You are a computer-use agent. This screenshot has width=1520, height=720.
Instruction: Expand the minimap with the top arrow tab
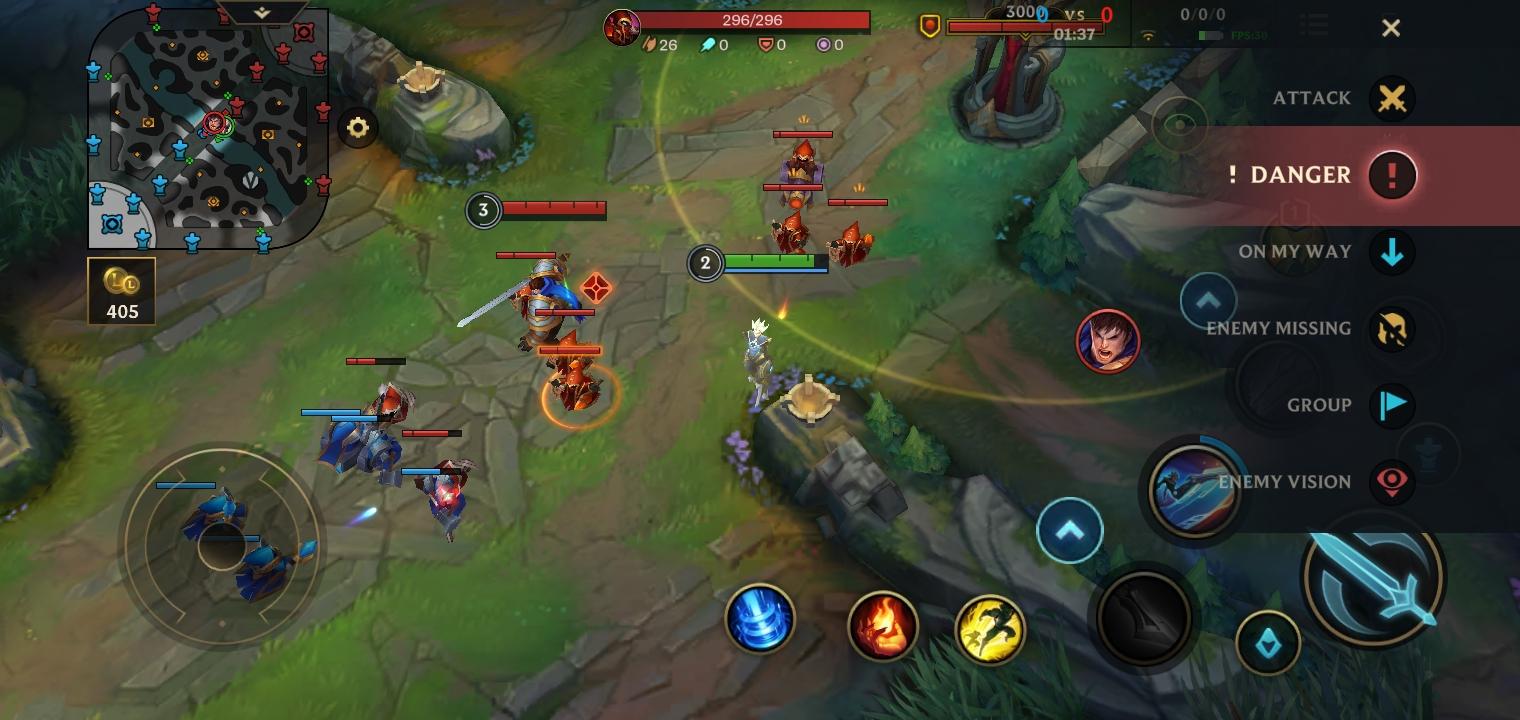tap(262, 13)
